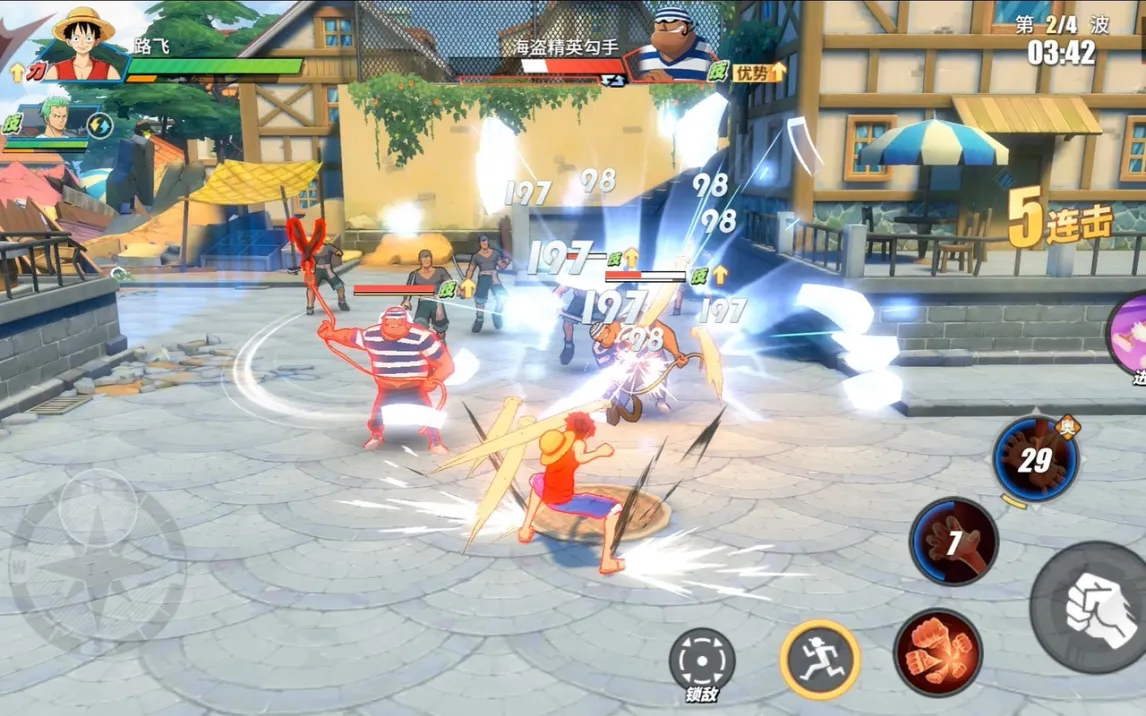Screen dimensions: 1146x716
Task: Select Luffy's character portrait
Action: tap(82, 42)
